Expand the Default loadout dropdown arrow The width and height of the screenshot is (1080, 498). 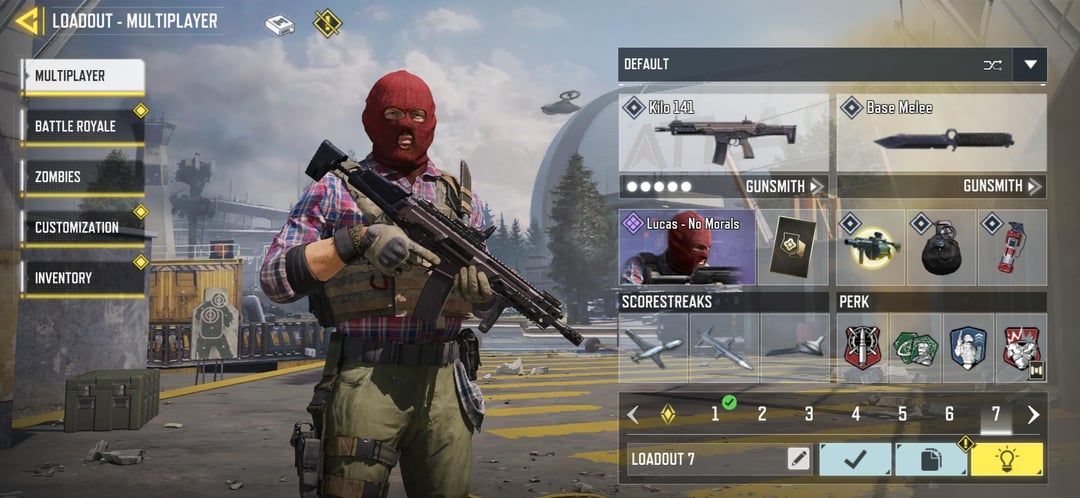(x=1029, y=65)
